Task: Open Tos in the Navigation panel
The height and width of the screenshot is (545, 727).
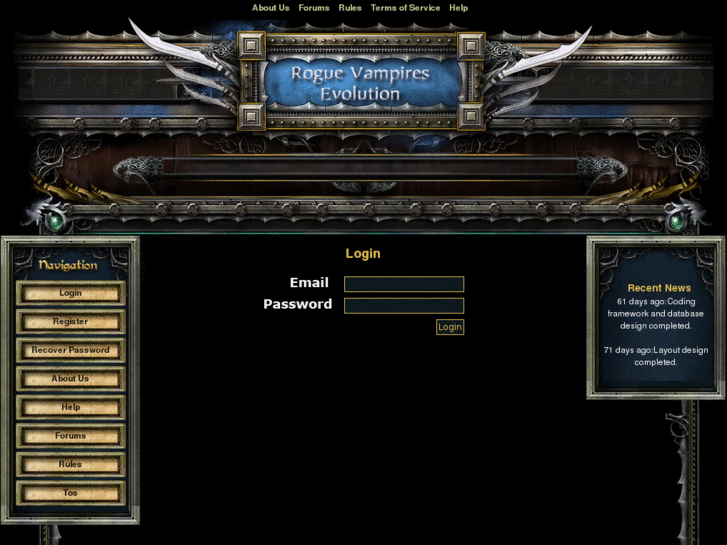Action: coord(70,493)
